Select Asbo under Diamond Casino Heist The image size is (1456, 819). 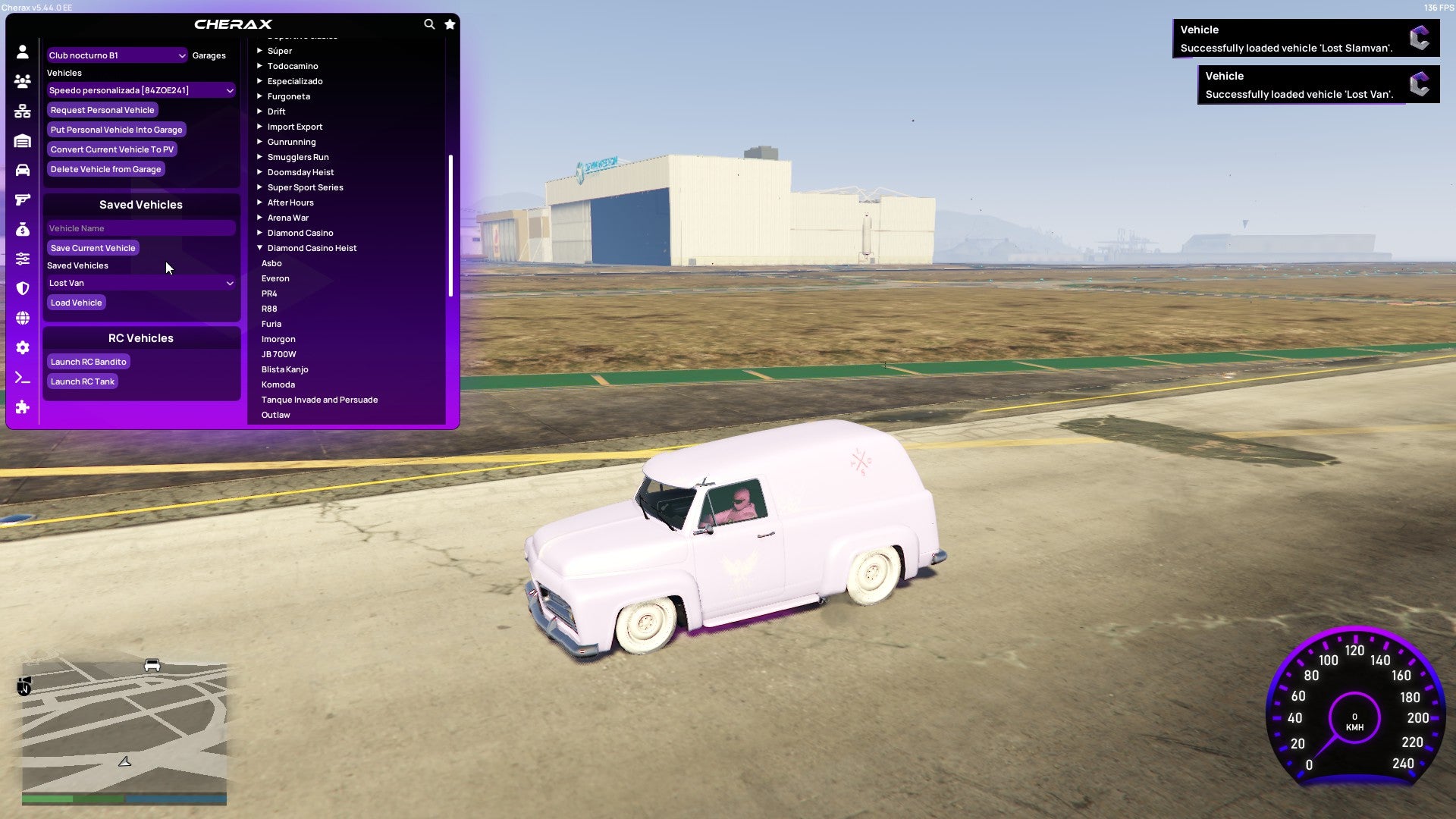(271, 263)
